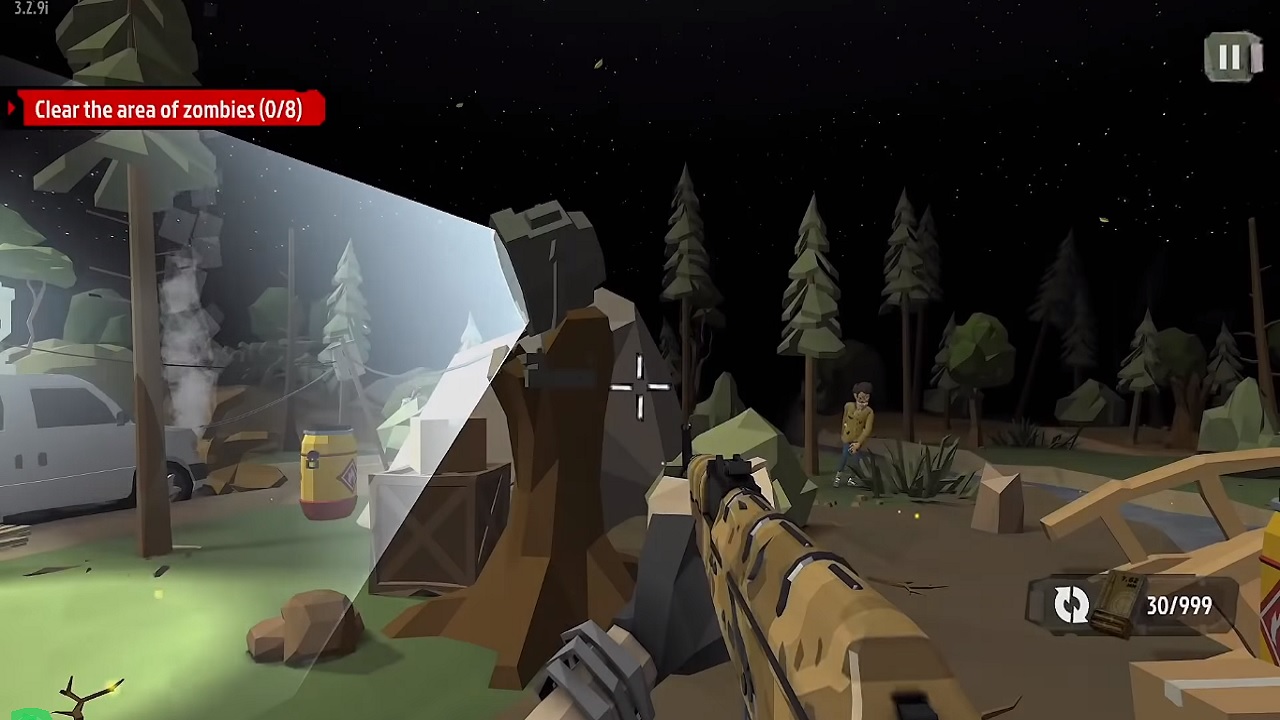Tap the reload weapon button
Viewport: 1280px width, 720px height.
1072,605
